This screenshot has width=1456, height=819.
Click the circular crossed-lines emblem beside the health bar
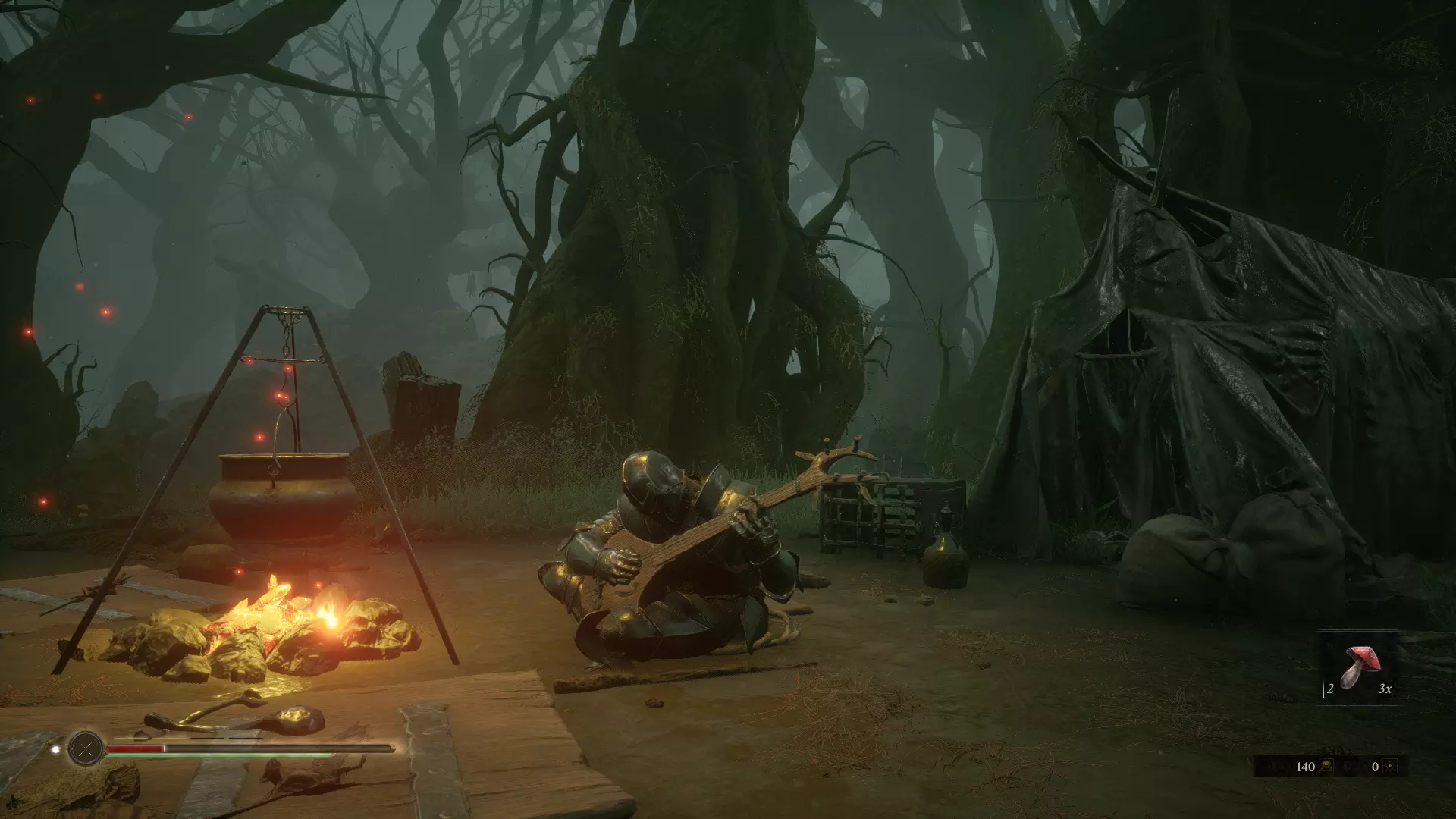pos(86,749)
